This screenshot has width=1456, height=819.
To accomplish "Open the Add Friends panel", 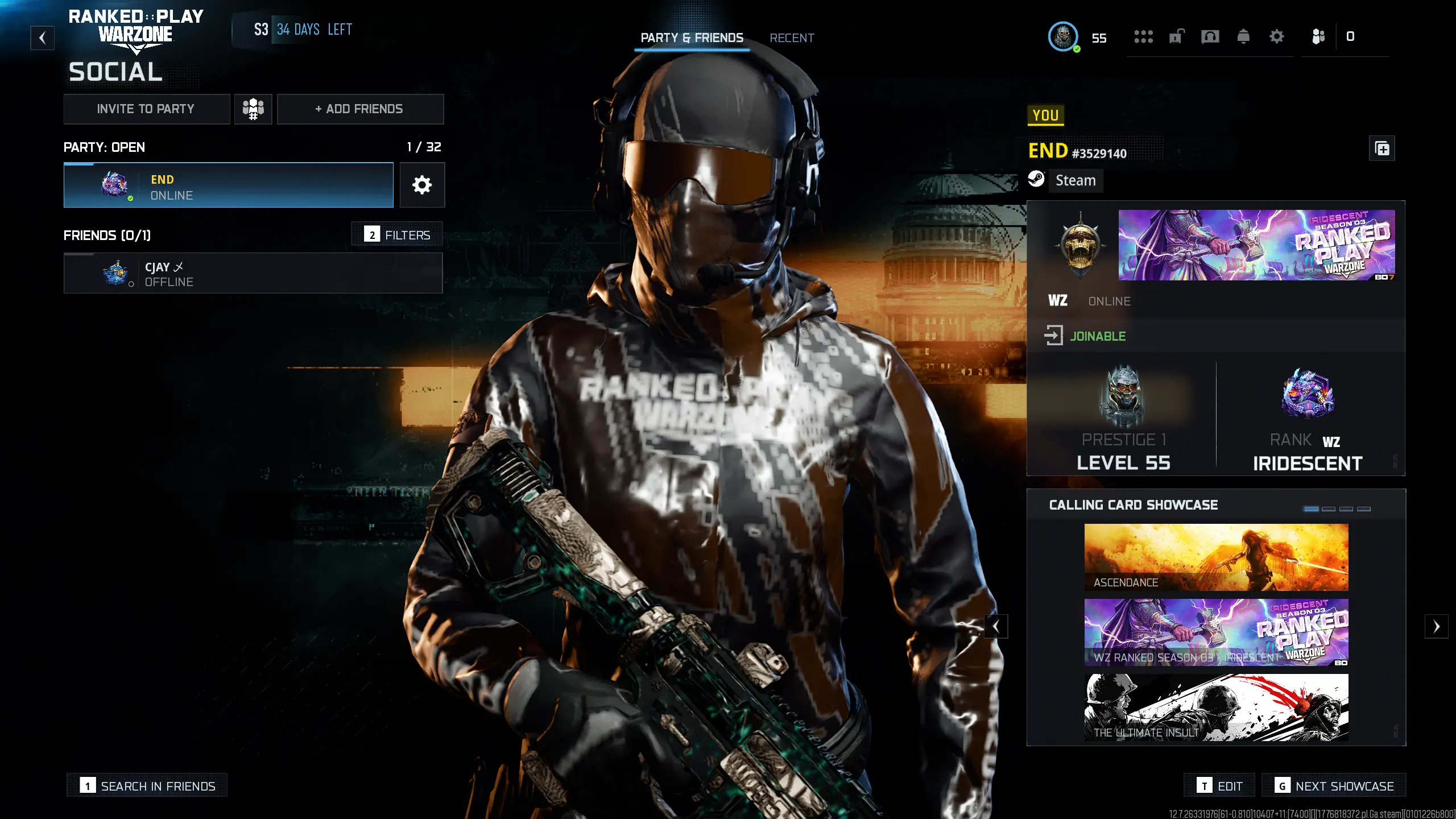I will click(360, 109).
